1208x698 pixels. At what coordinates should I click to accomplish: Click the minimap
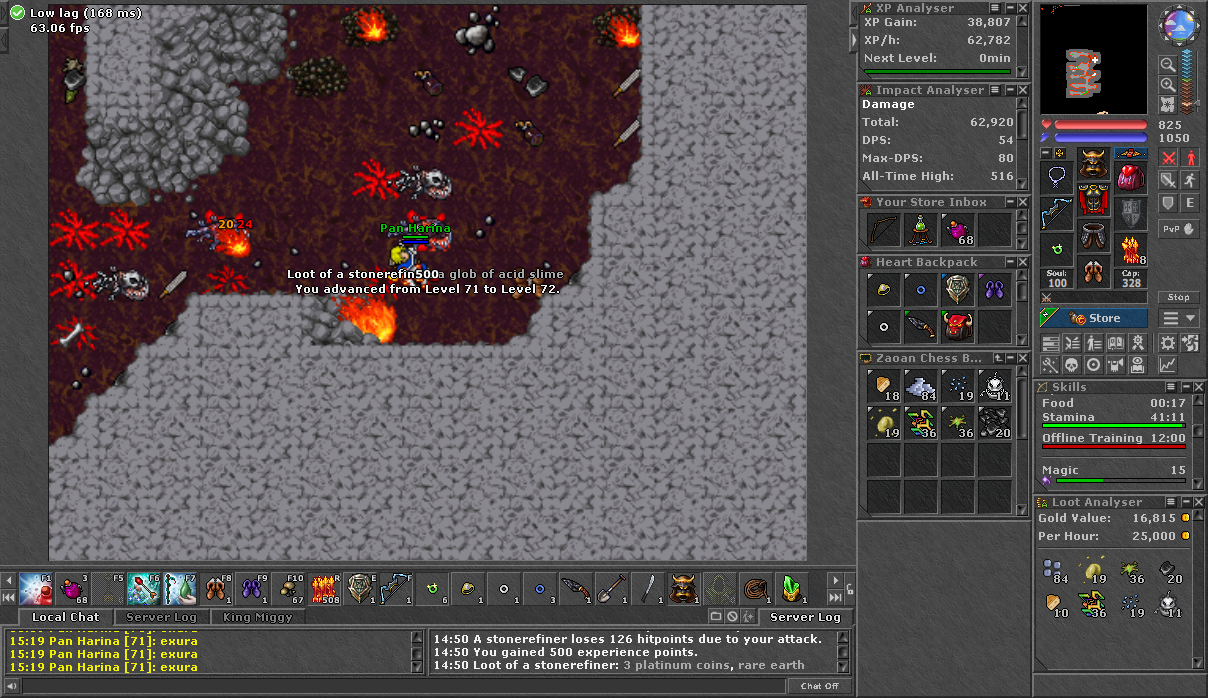point(1094,58)
